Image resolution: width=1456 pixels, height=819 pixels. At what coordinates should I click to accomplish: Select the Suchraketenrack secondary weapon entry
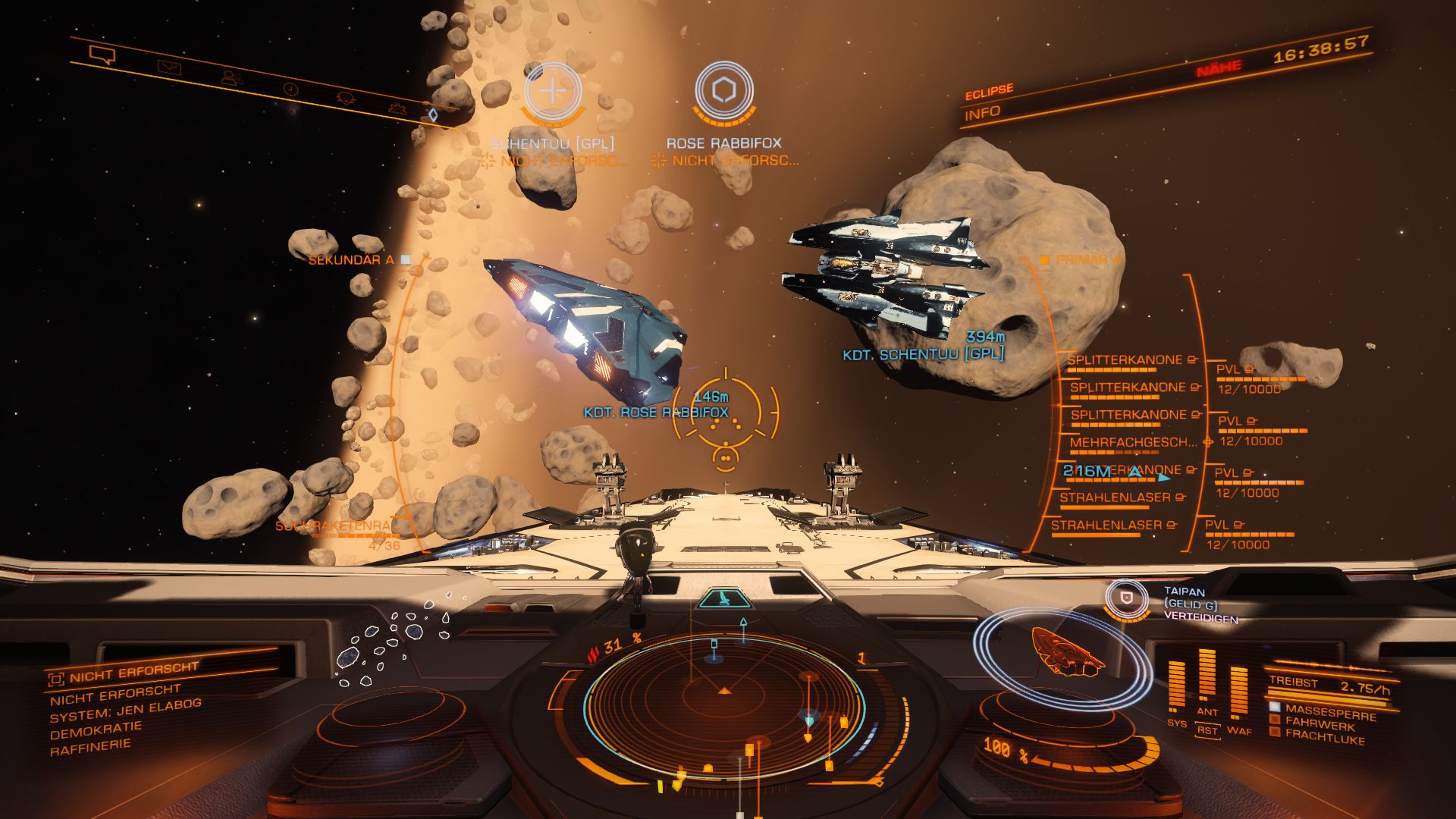tap(334, 526)
